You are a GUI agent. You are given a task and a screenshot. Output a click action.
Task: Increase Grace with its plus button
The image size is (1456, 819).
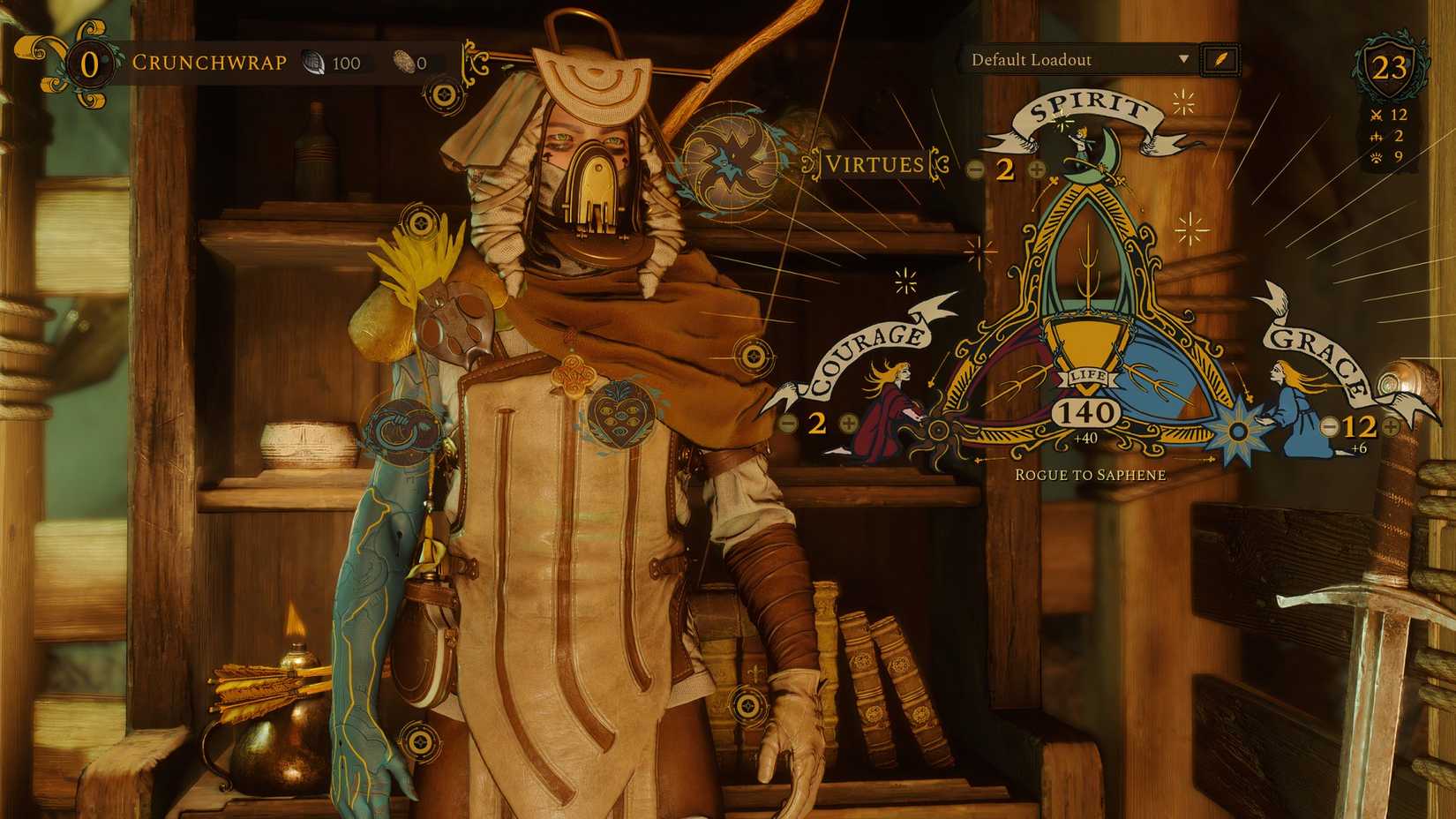[x=1391, y=428]
